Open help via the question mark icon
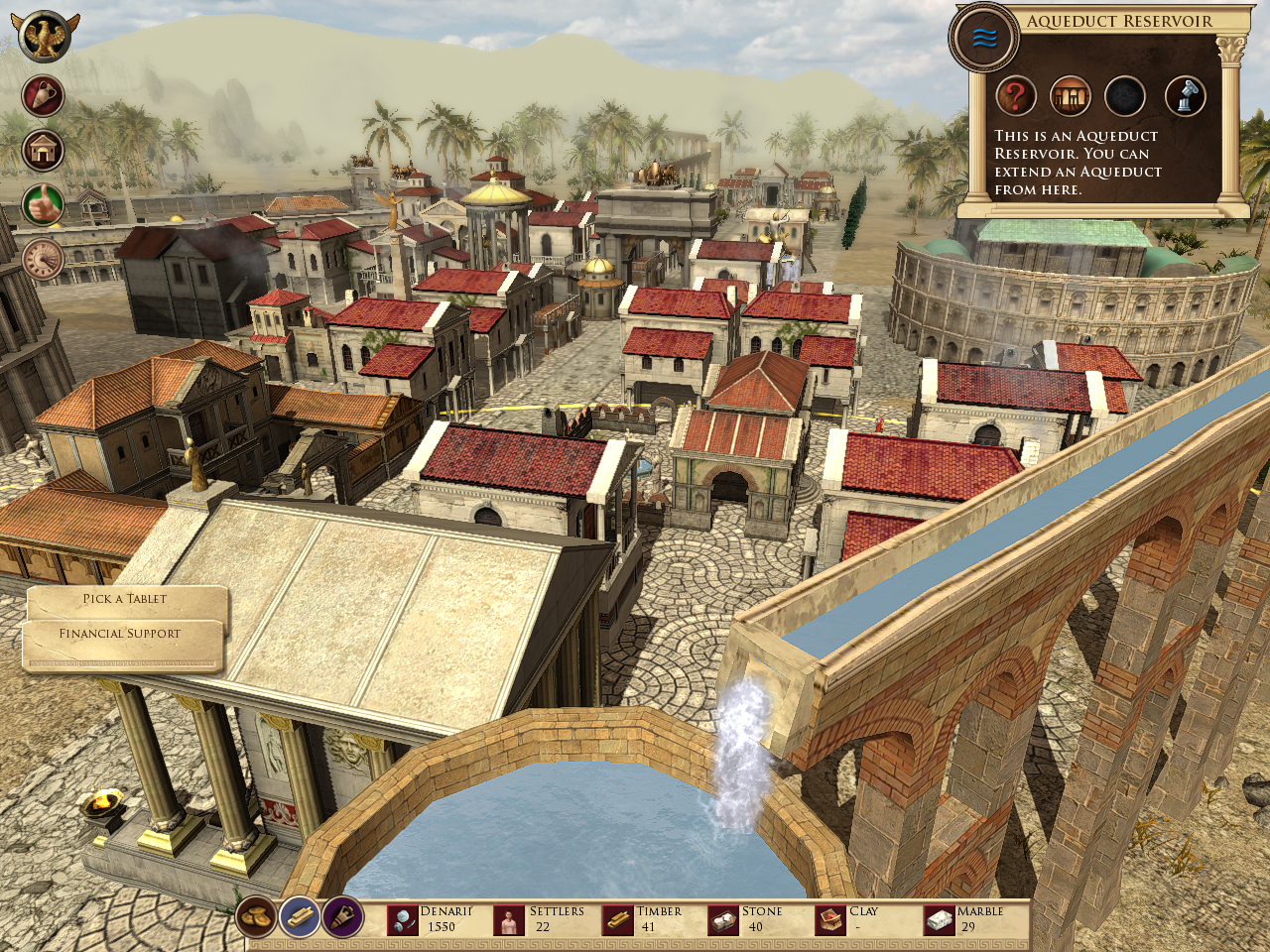 click(x=1015, y=95)
